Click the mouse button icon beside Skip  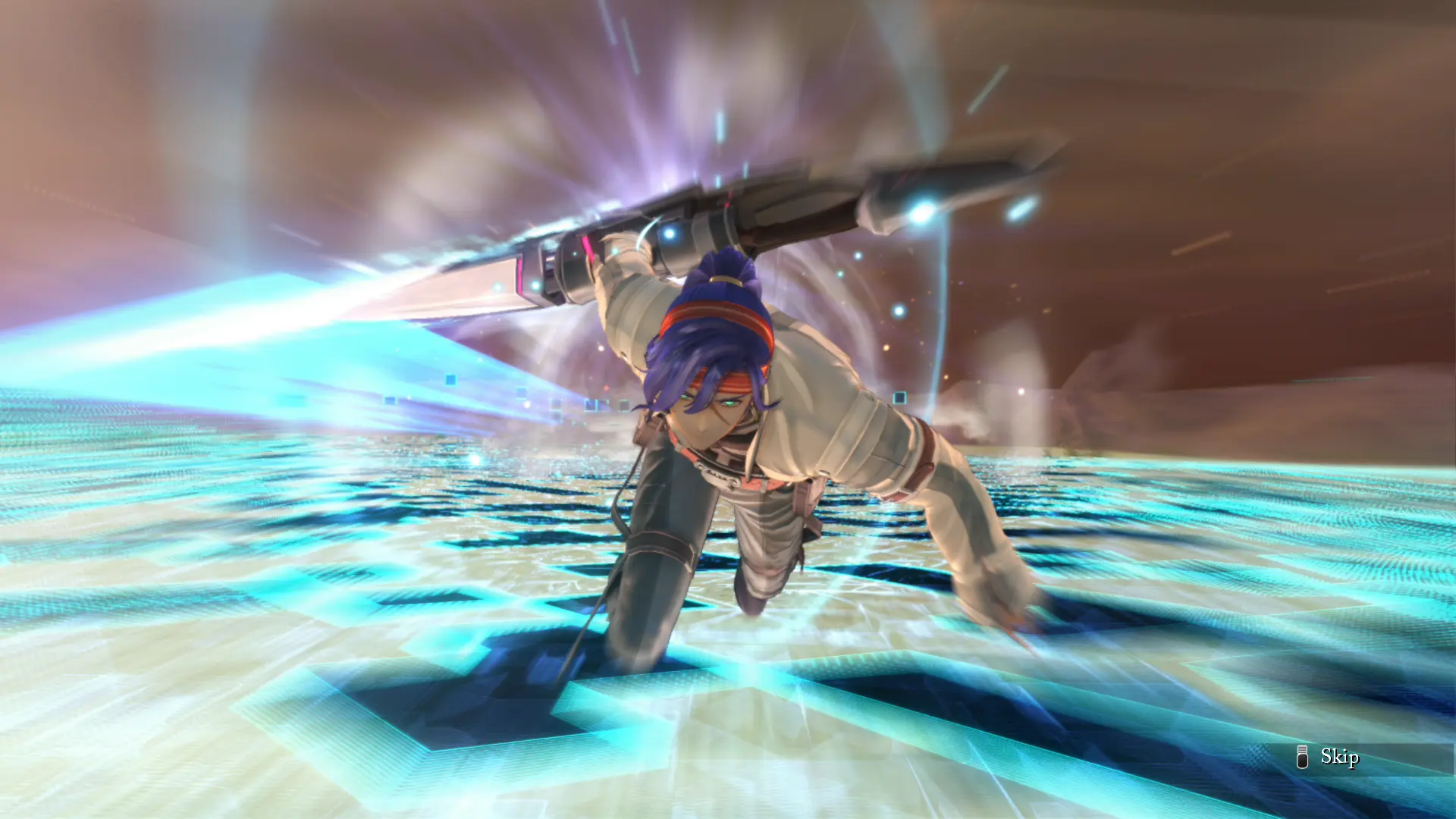pyautogui.click(x=1302, y=758)
